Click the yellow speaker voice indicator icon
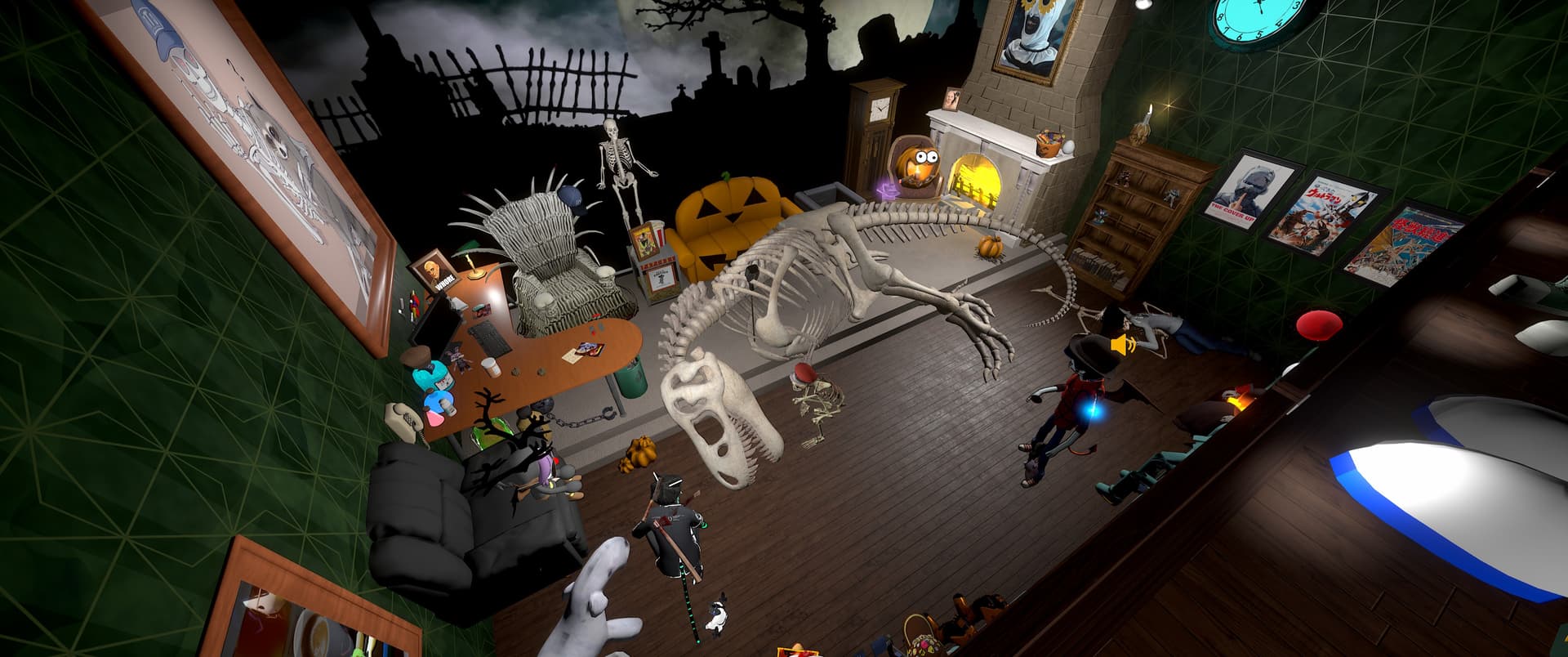 click(1123, 346)
